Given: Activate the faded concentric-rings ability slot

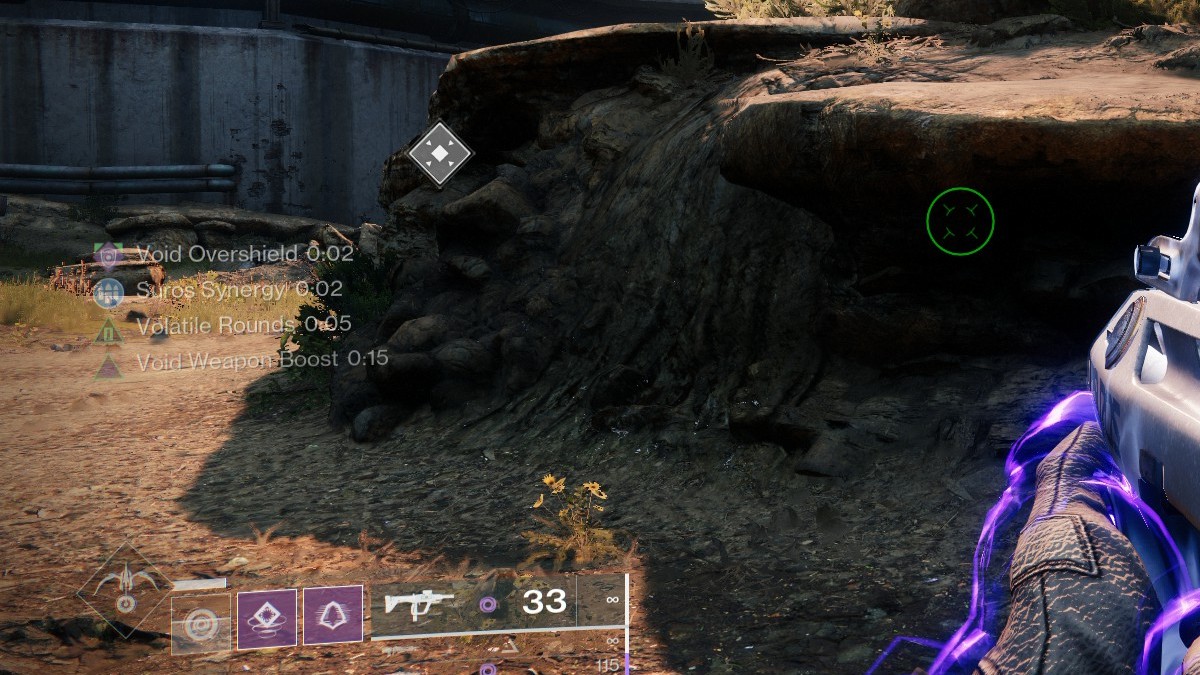Looking at the screenshot, I should coord(200,624).
